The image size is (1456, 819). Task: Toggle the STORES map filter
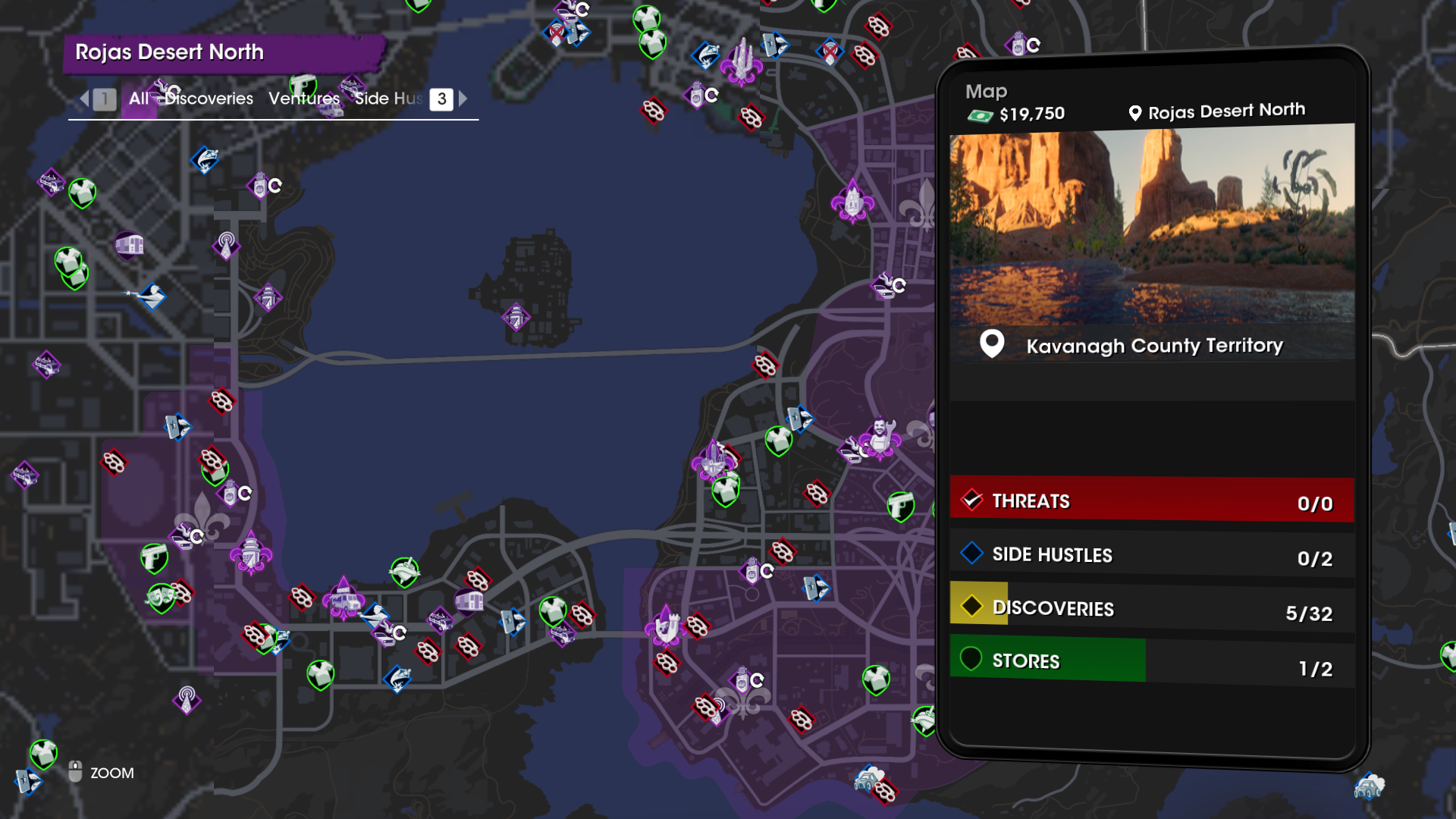[x=1149, y=661]
